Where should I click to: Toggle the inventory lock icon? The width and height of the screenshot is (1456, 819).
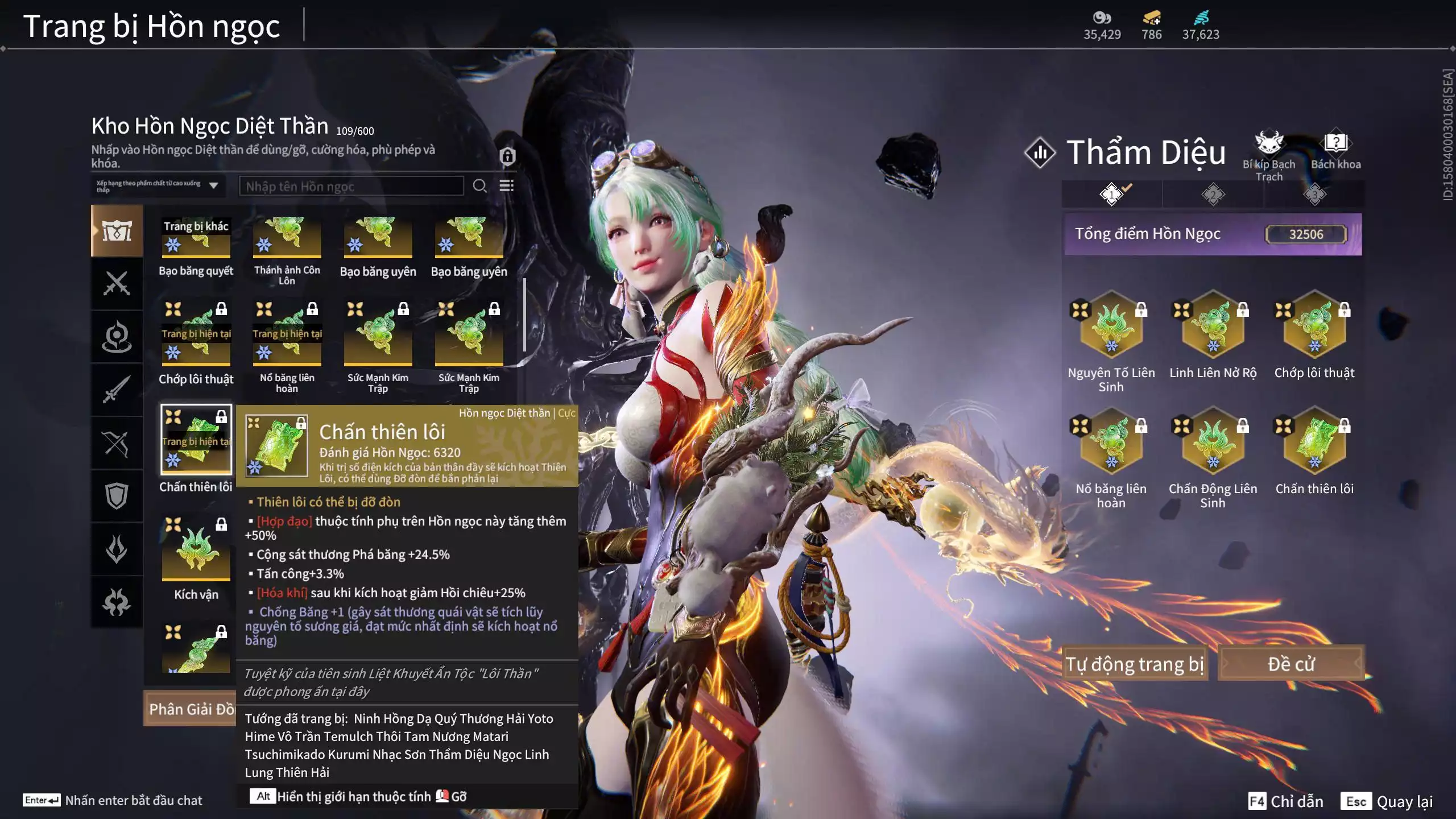(507, 156)
